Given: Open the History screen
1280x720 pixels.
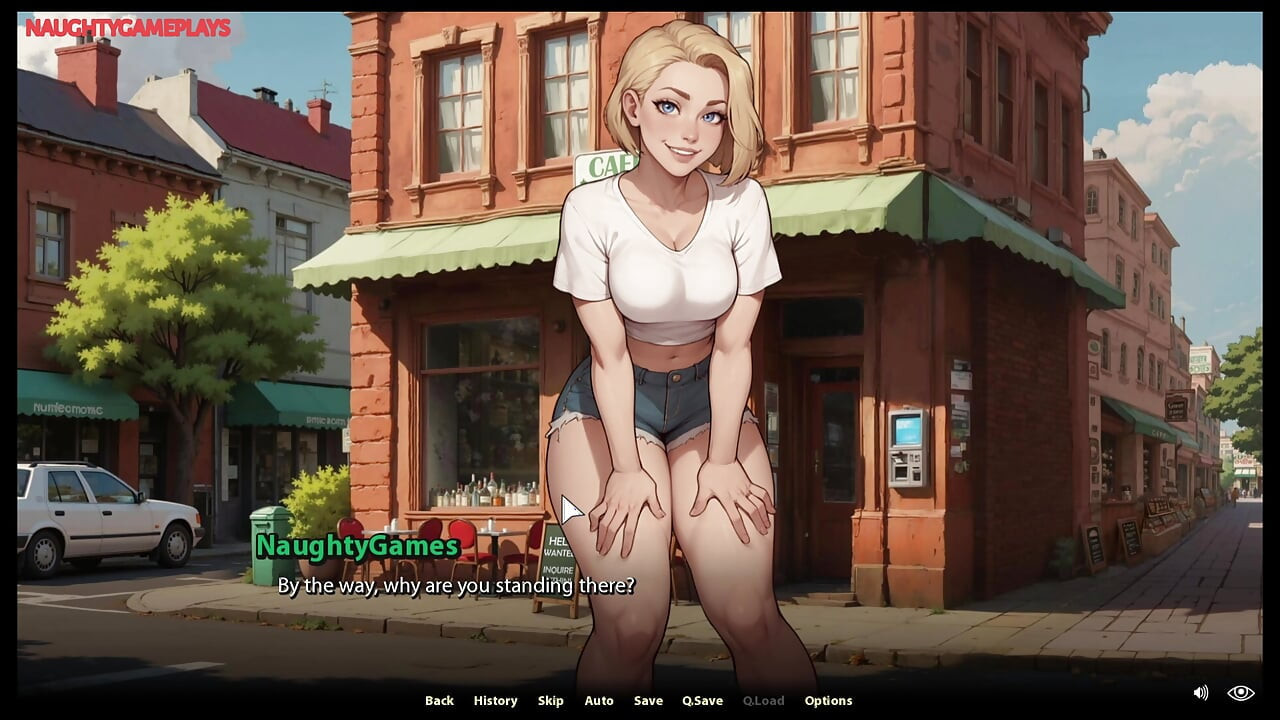Looking at the screenshot, I should click(x=495, y=700).
